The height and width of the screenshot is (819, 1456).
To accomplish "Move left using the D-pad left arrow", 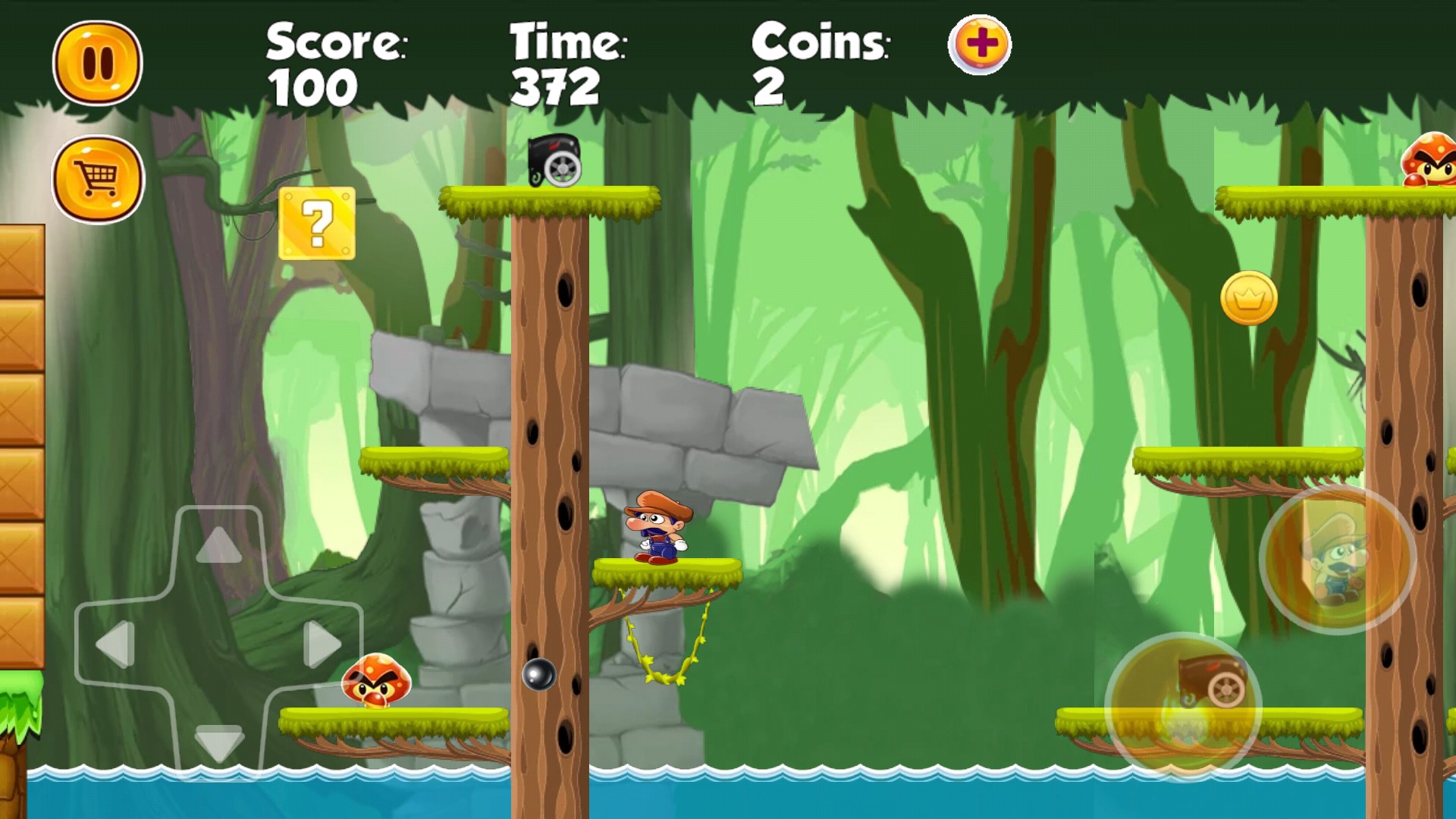I will point(116,645).
